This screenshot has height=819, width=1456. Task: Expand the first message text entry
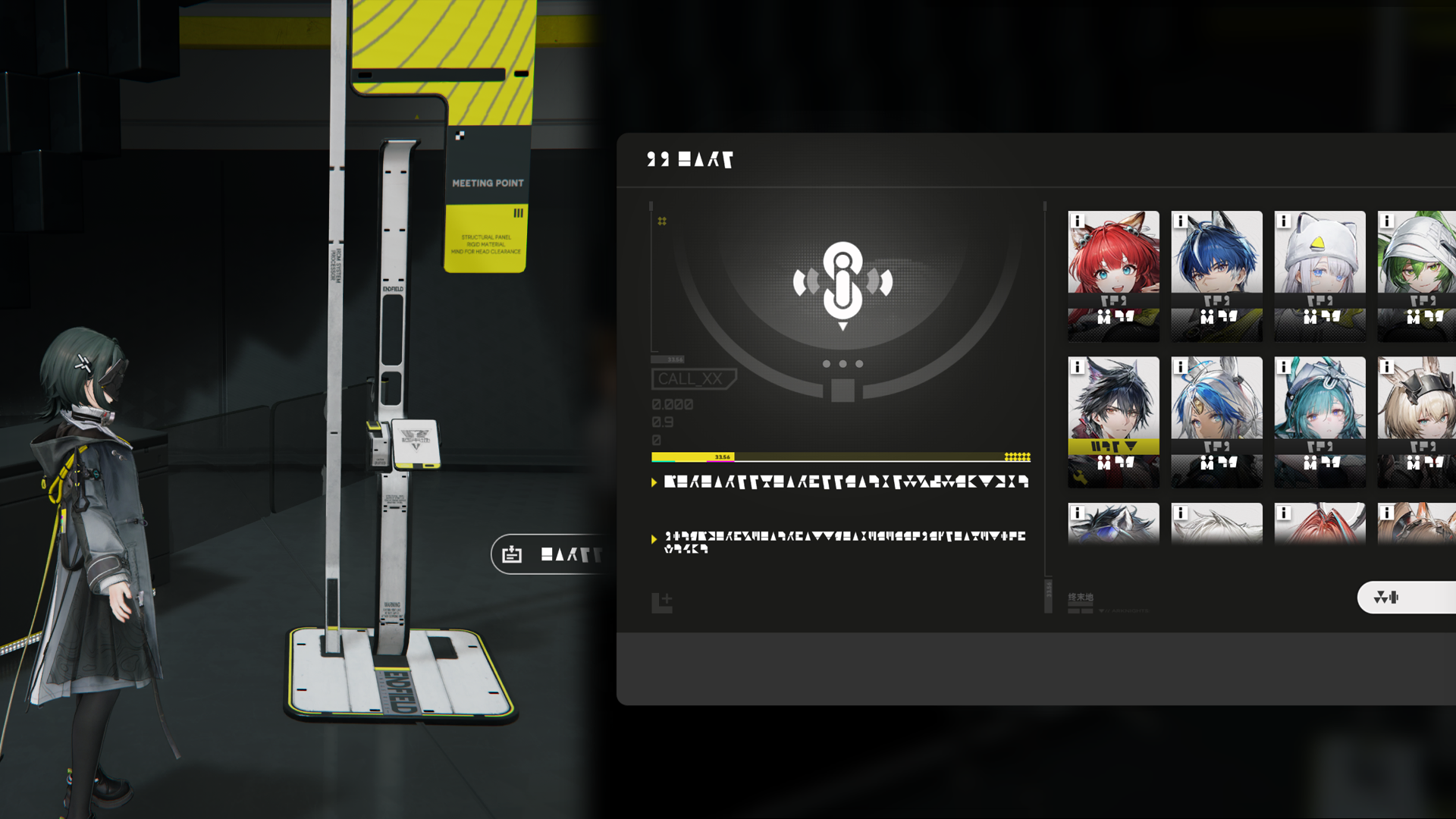point(842,482)
